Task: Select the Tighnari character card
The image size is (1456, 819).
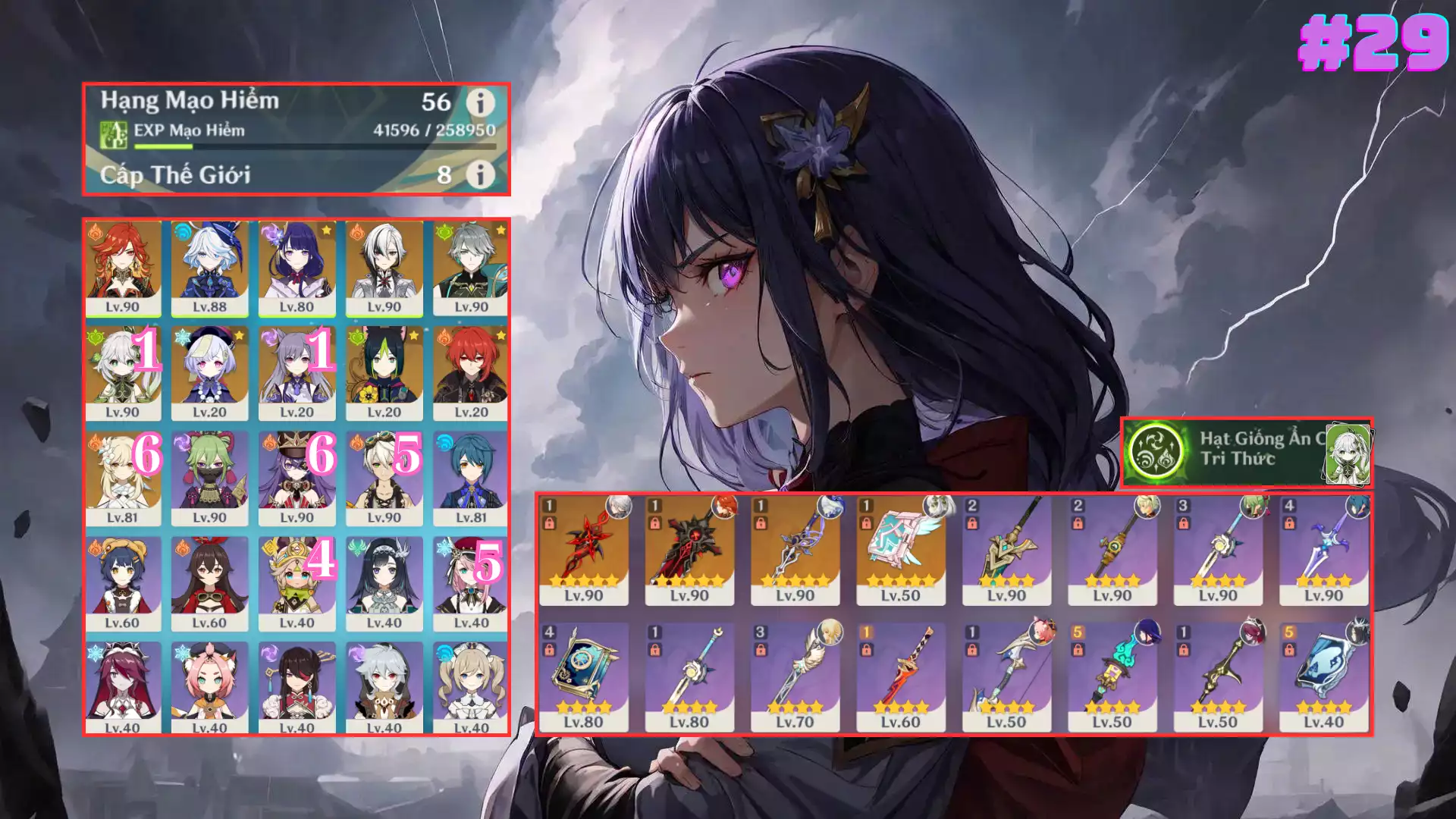Action: (384, 373)
